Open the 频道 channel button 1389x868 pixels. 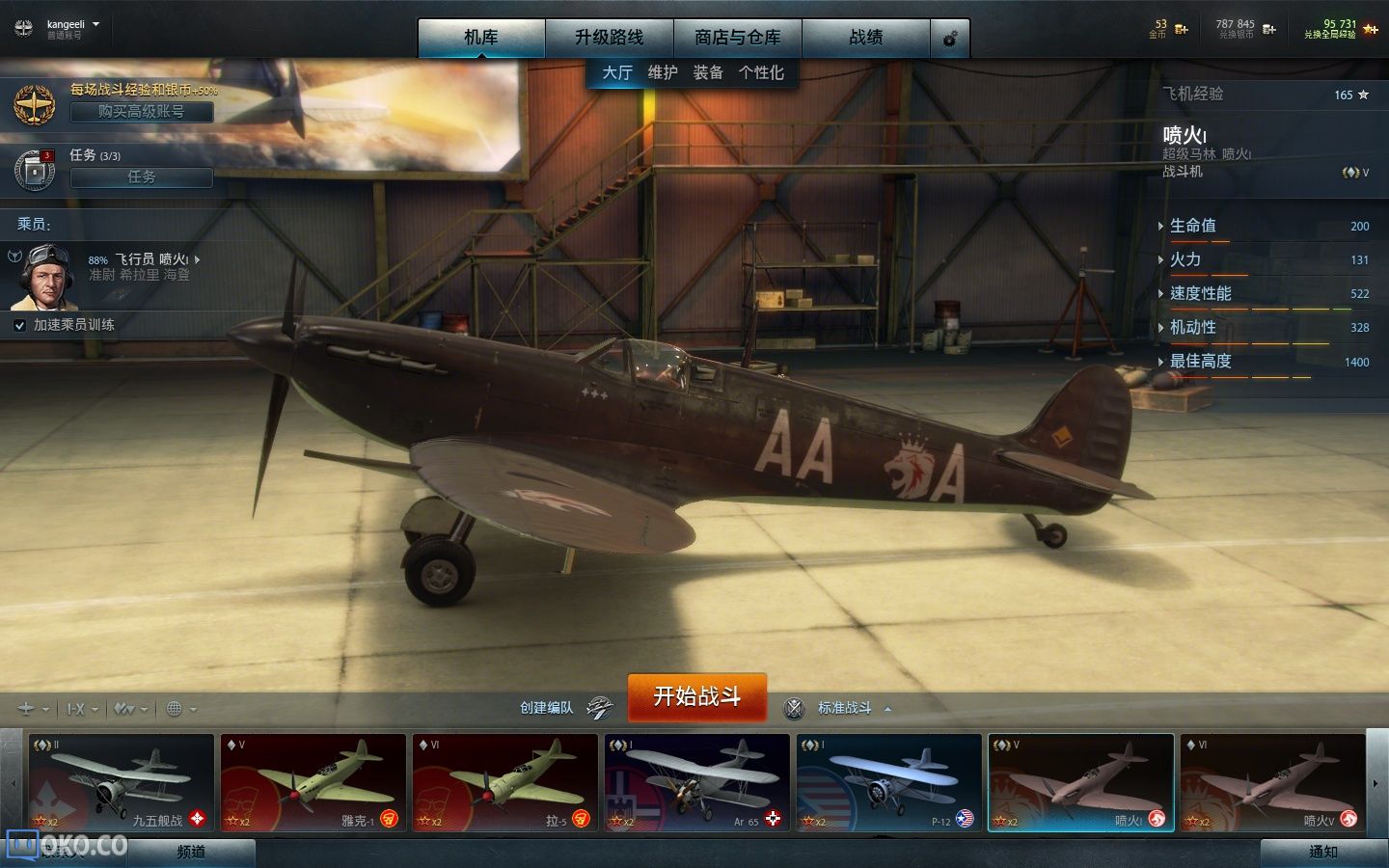point(191,852)
